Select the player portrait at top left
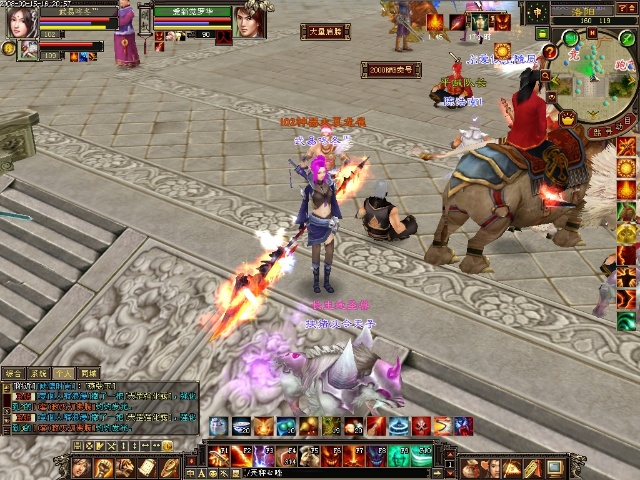 (19, 20)
